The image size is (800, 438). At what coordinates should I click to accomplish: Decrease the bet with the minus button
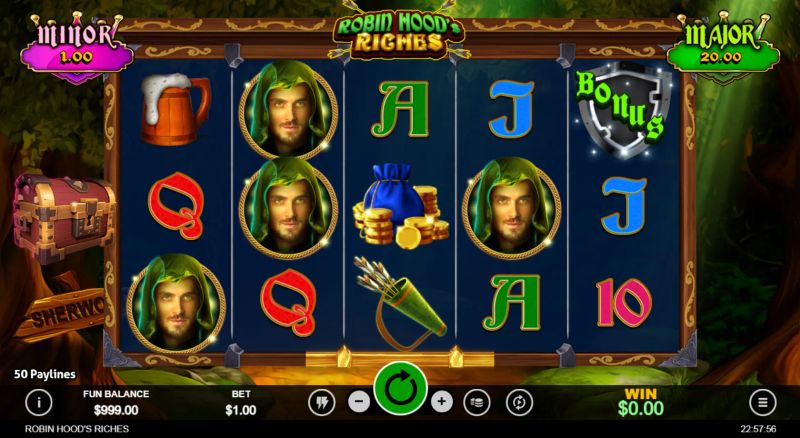pyautogui.click(x=358, y=402)
